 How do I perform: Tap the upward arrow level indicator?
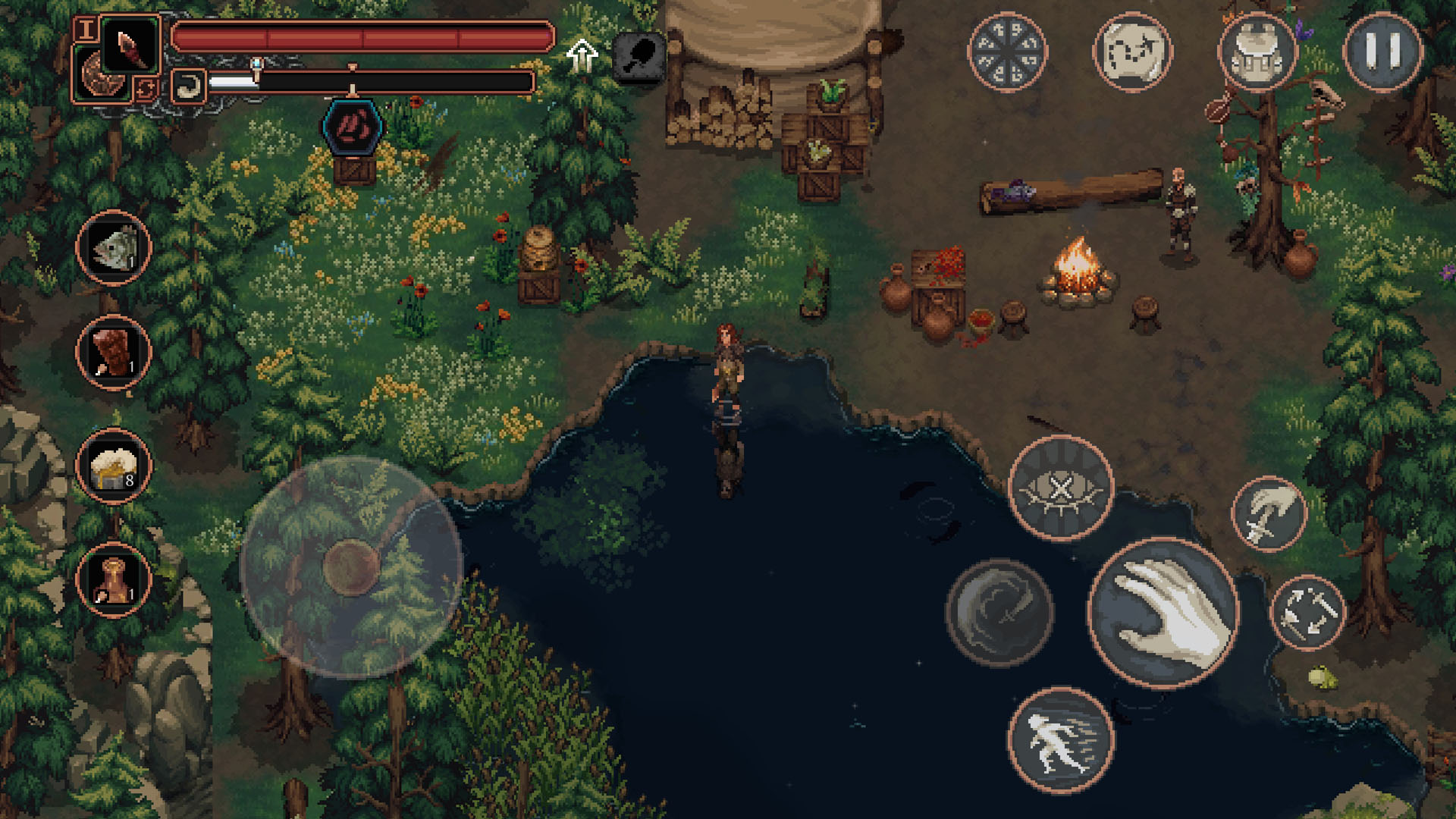click(582, 55)
